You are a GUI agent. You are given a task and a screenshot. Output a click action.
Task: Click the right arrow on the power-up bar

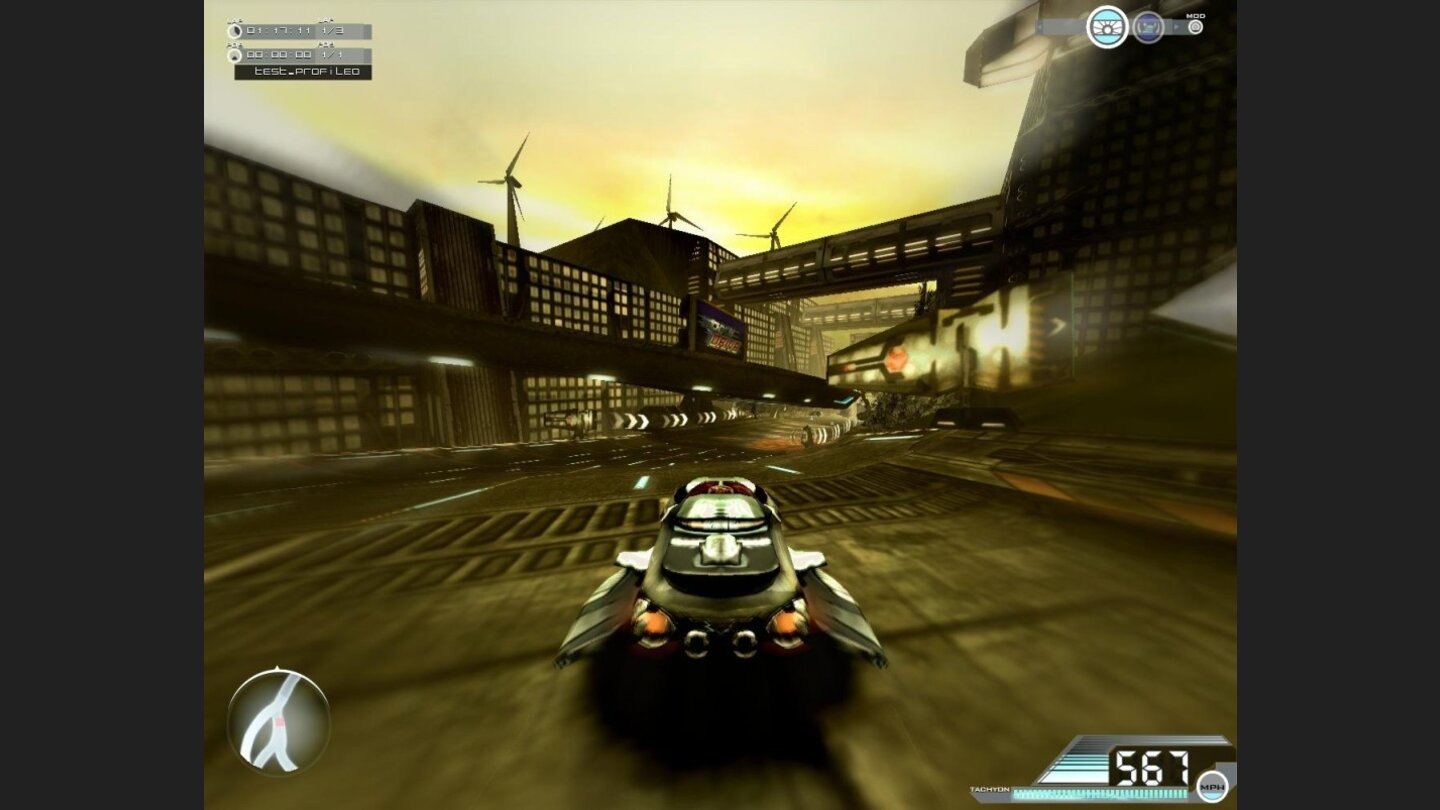(1178, 26)
